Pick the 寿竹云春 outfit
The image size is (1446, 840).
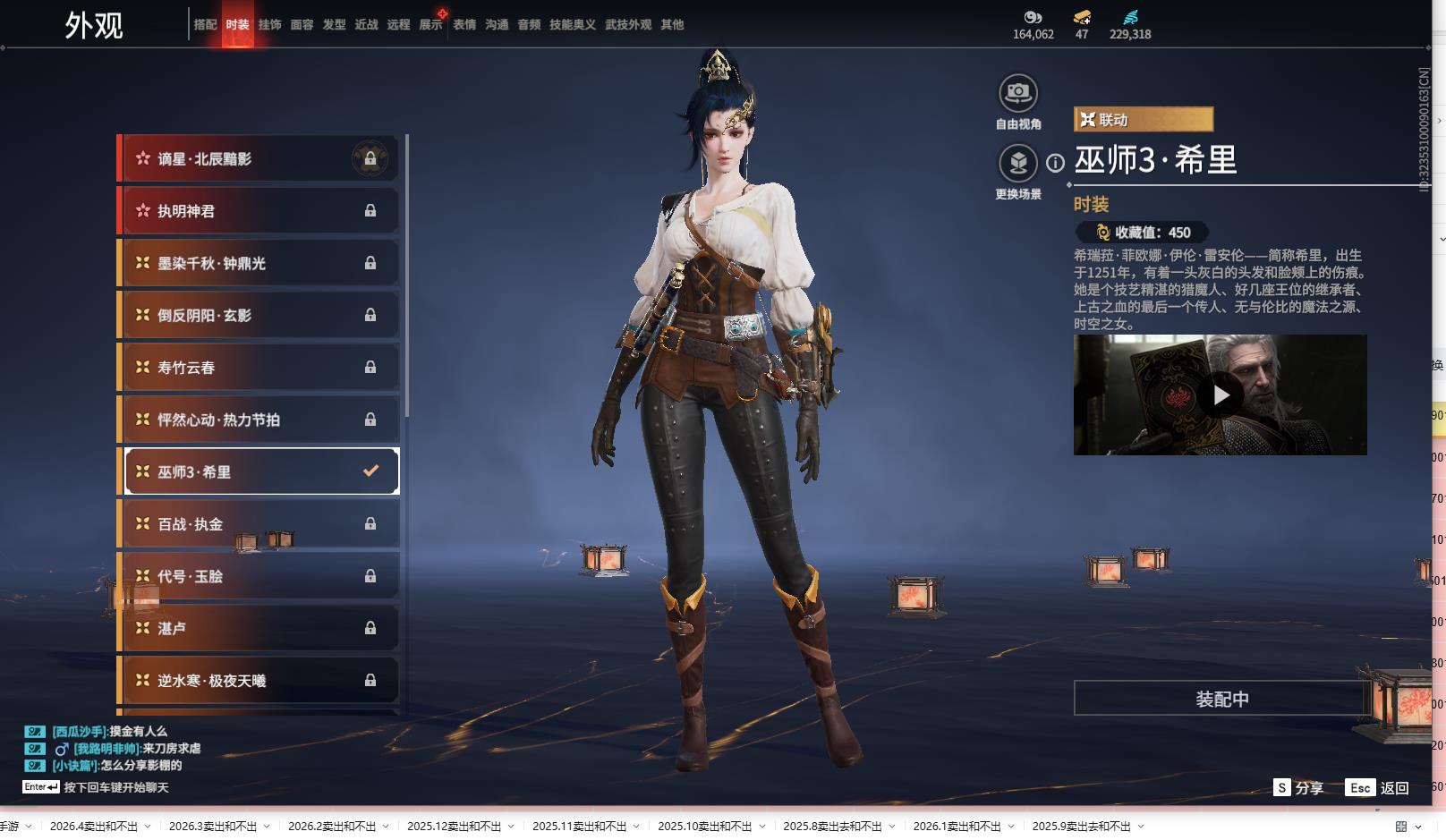tap(259, 368)
